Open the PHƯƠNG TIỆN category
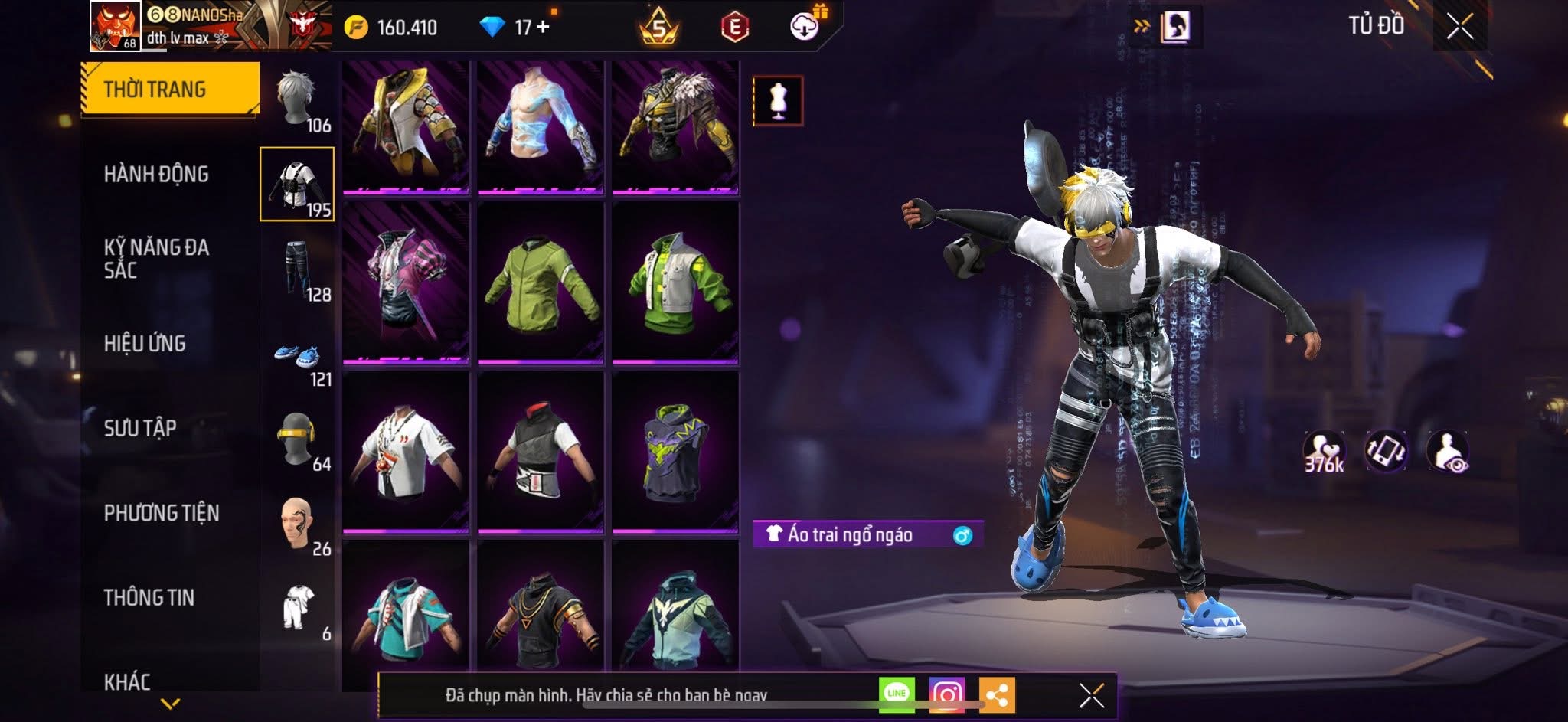Viewport: 1568px width, 722px height. [162, 513]
